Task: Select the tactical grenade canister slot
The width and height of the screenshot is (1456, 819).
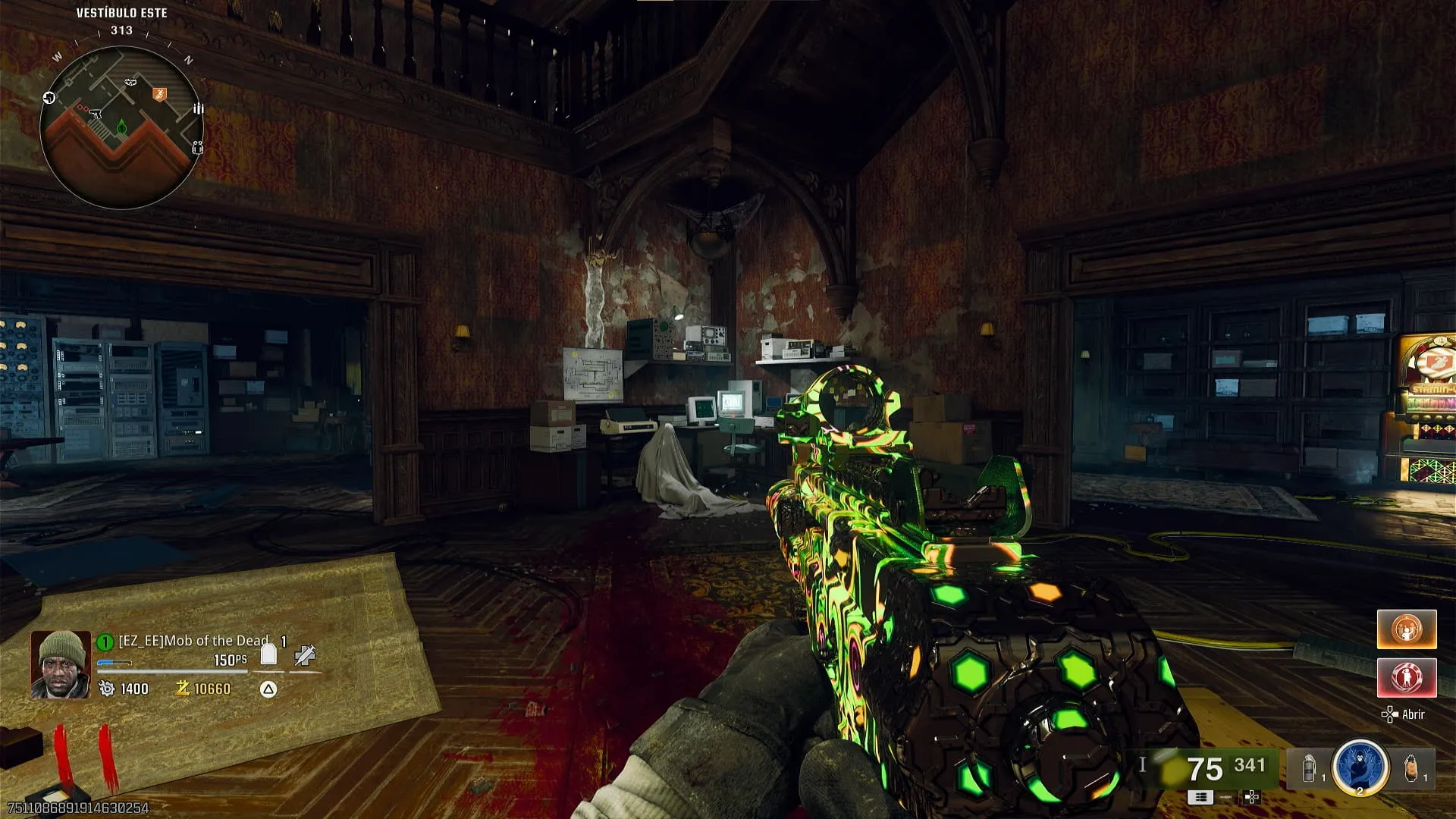Action: point(1310,769)
